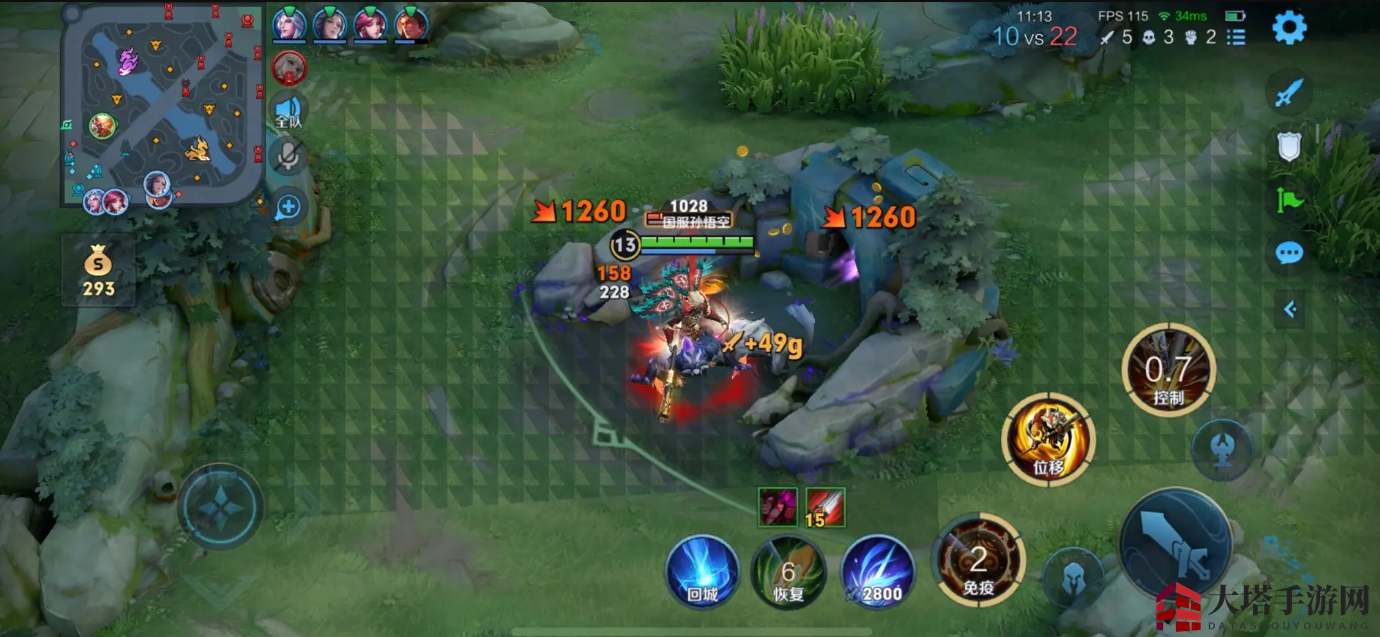Screen dimensions: 1380x637
Task: Choose the tower-target attack button
Action: point(1222,449)
